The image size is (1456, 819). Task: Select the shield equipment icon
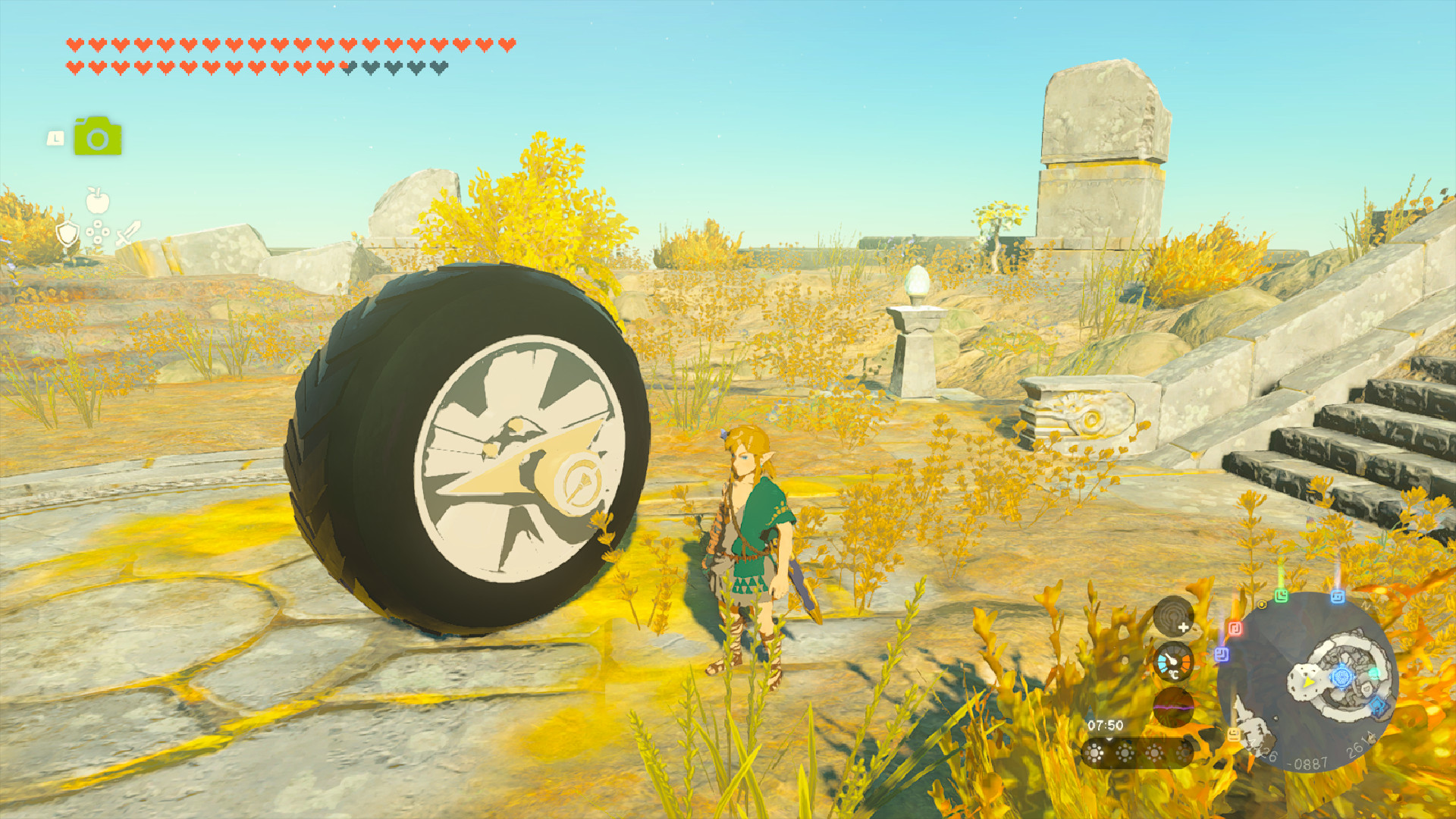coord(67,234)
